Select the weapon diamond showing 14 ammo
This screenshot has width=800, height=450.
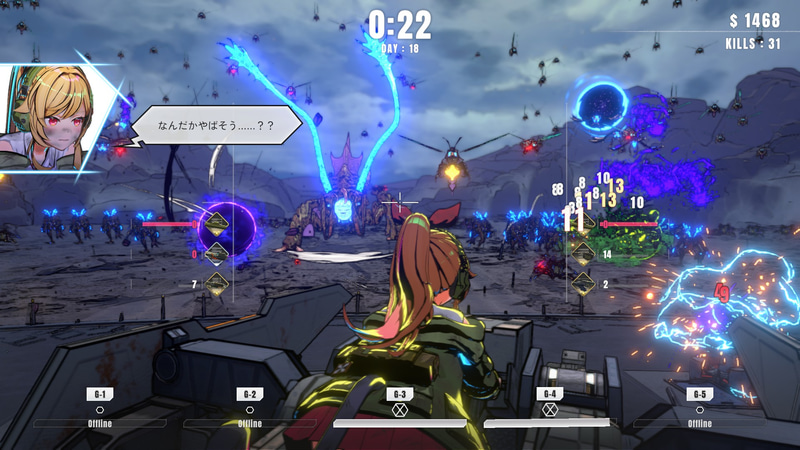[584, 254]
